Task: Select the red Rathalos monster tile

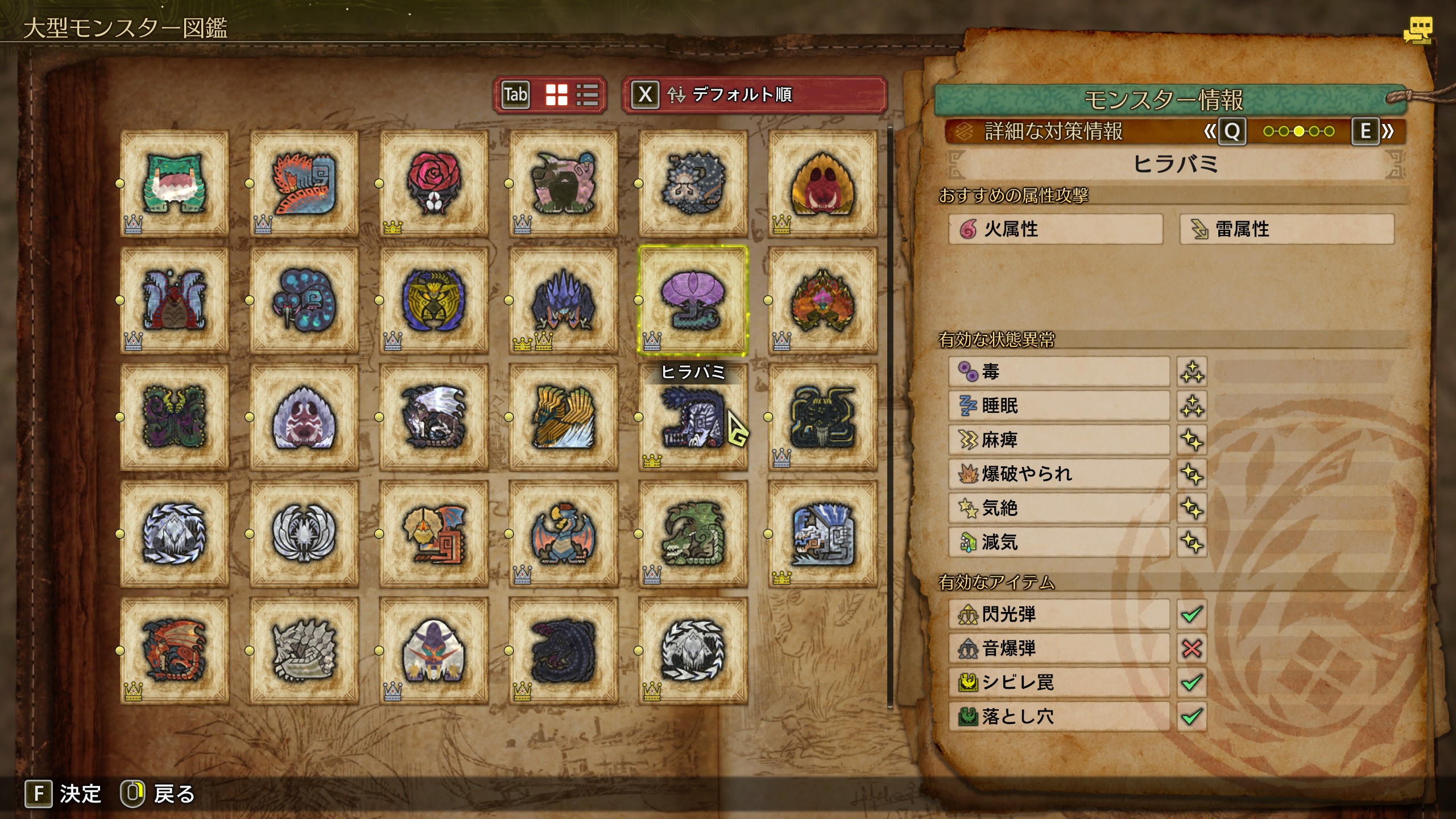Action: click(x=175, y=651)
